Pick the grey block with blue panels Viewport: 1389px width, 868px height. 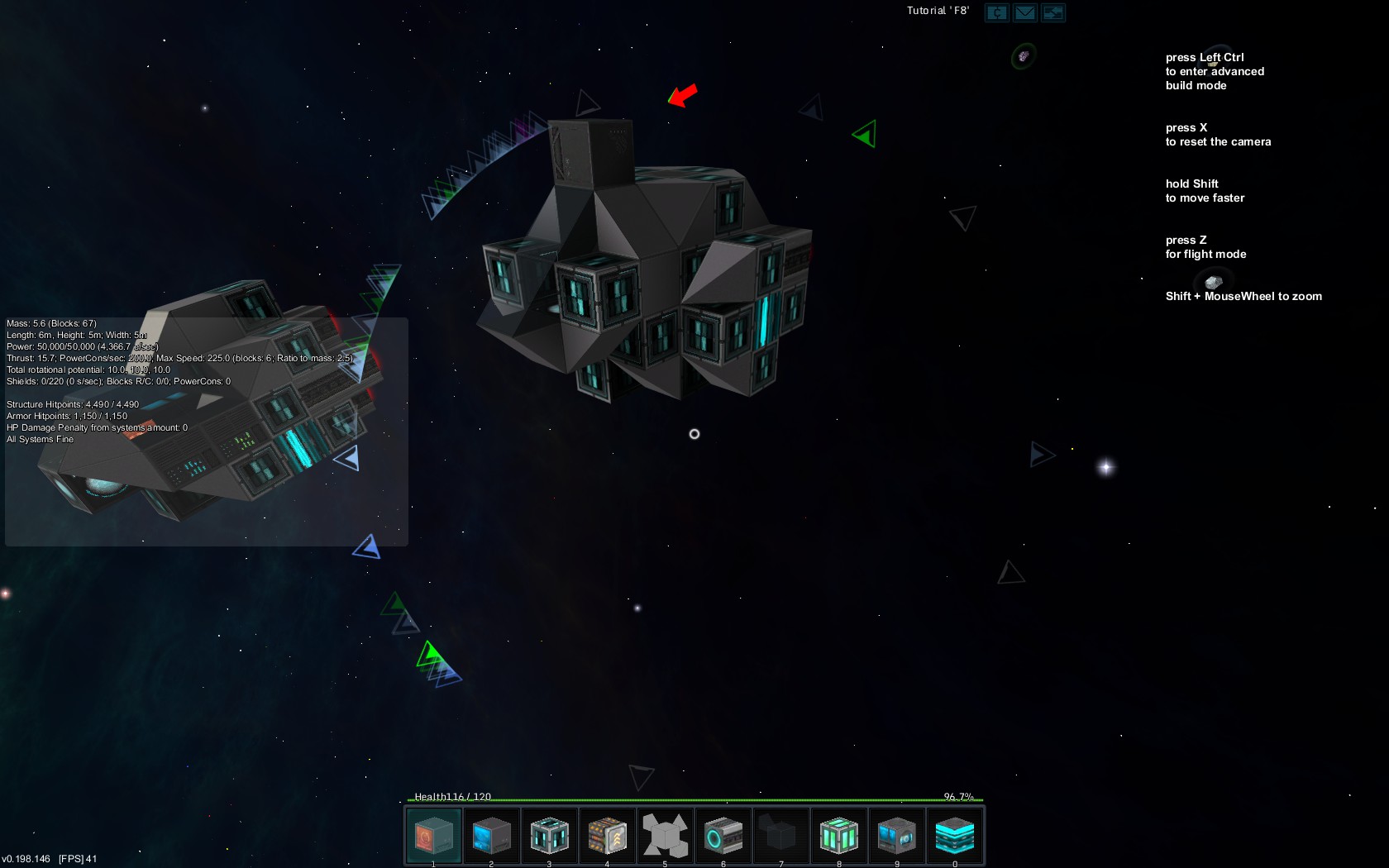coord(896,836)
